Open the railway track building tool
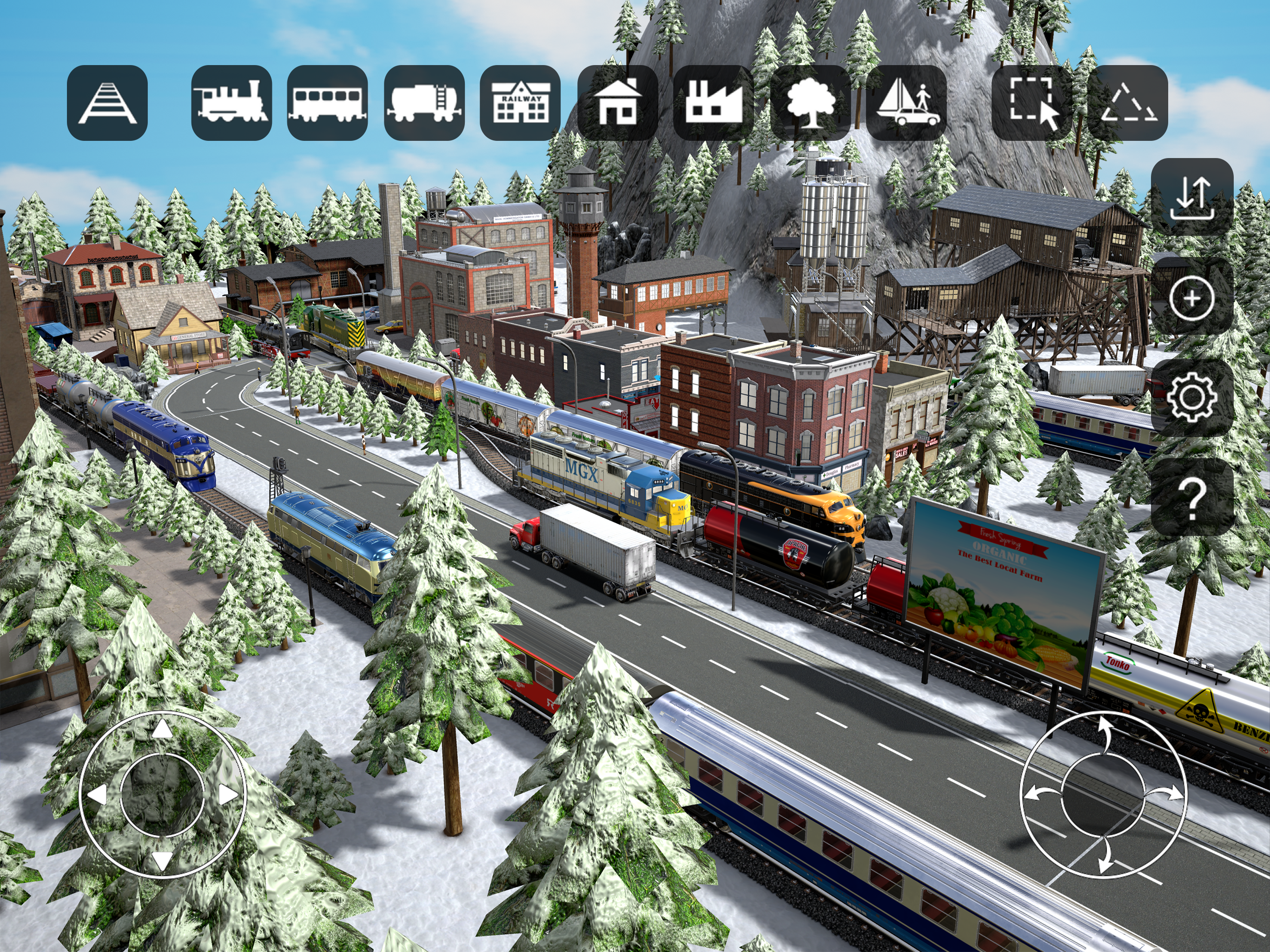The width and height of the screenshot is (1270, 952). tap(107, 103)
